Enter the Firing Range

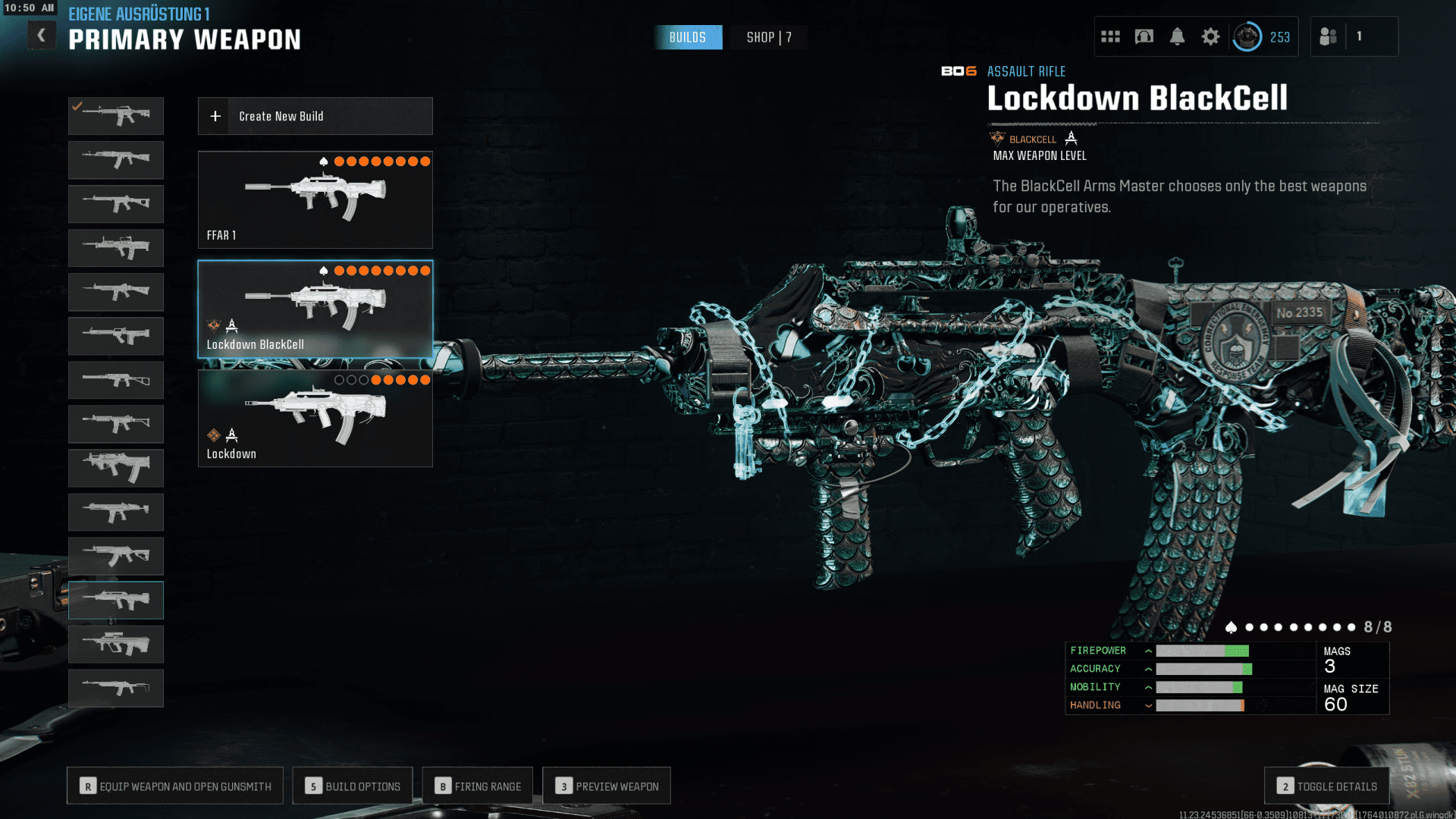[478, 786]
